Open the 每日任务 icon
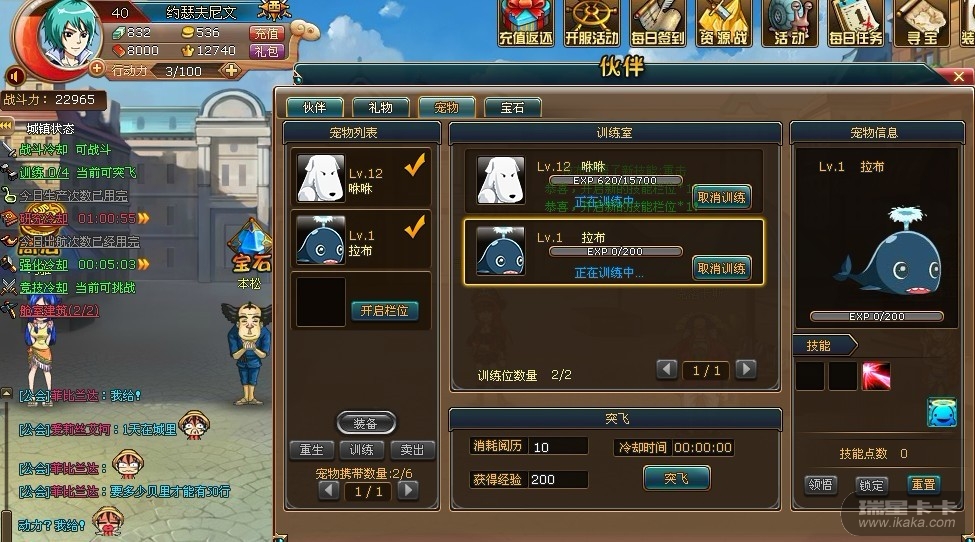This screenshot has width=975, height=542. click(855, 24)
